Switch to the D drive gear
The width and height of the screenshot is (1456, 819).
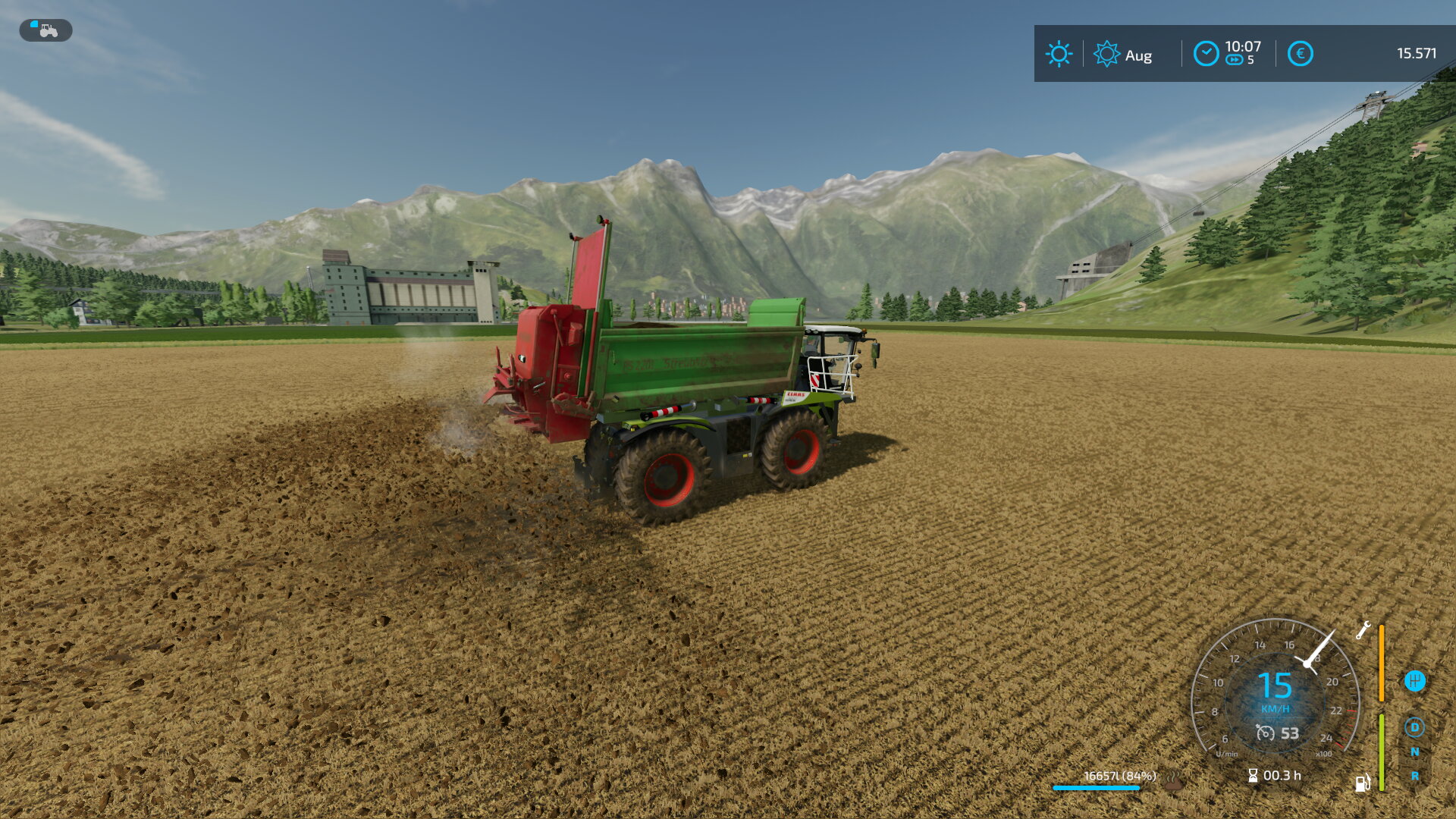click(1414, 728)
